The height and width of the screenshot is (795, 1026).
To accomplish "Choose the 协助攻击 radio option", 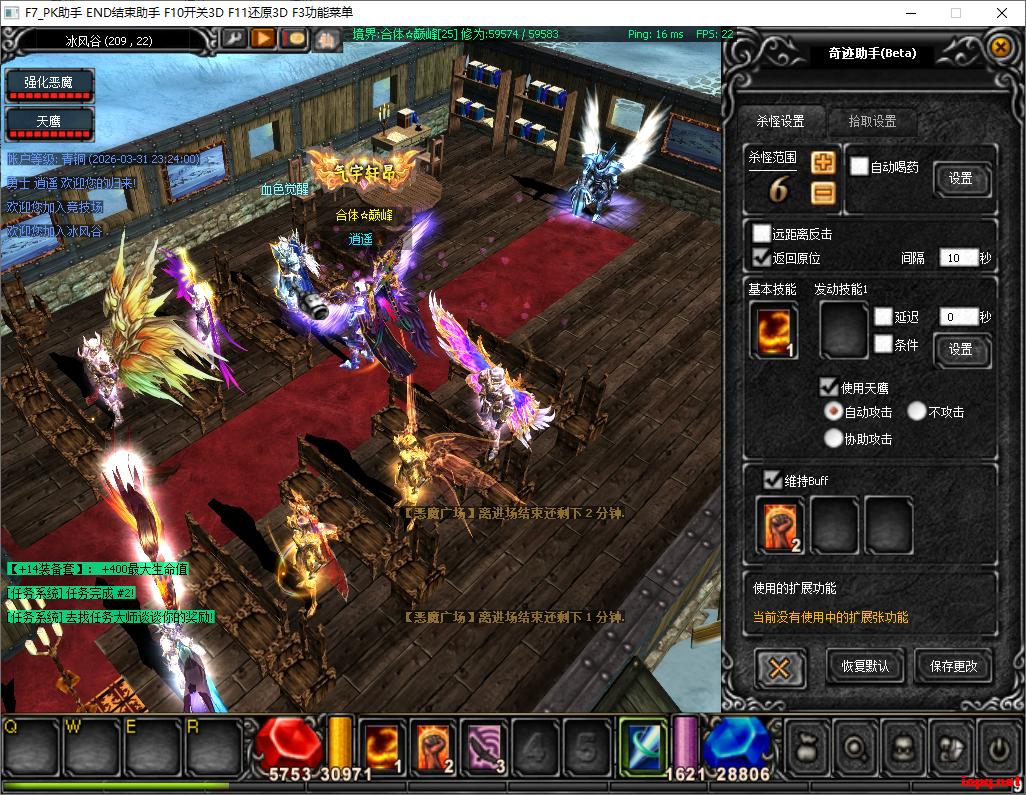I will pos(833,438).
